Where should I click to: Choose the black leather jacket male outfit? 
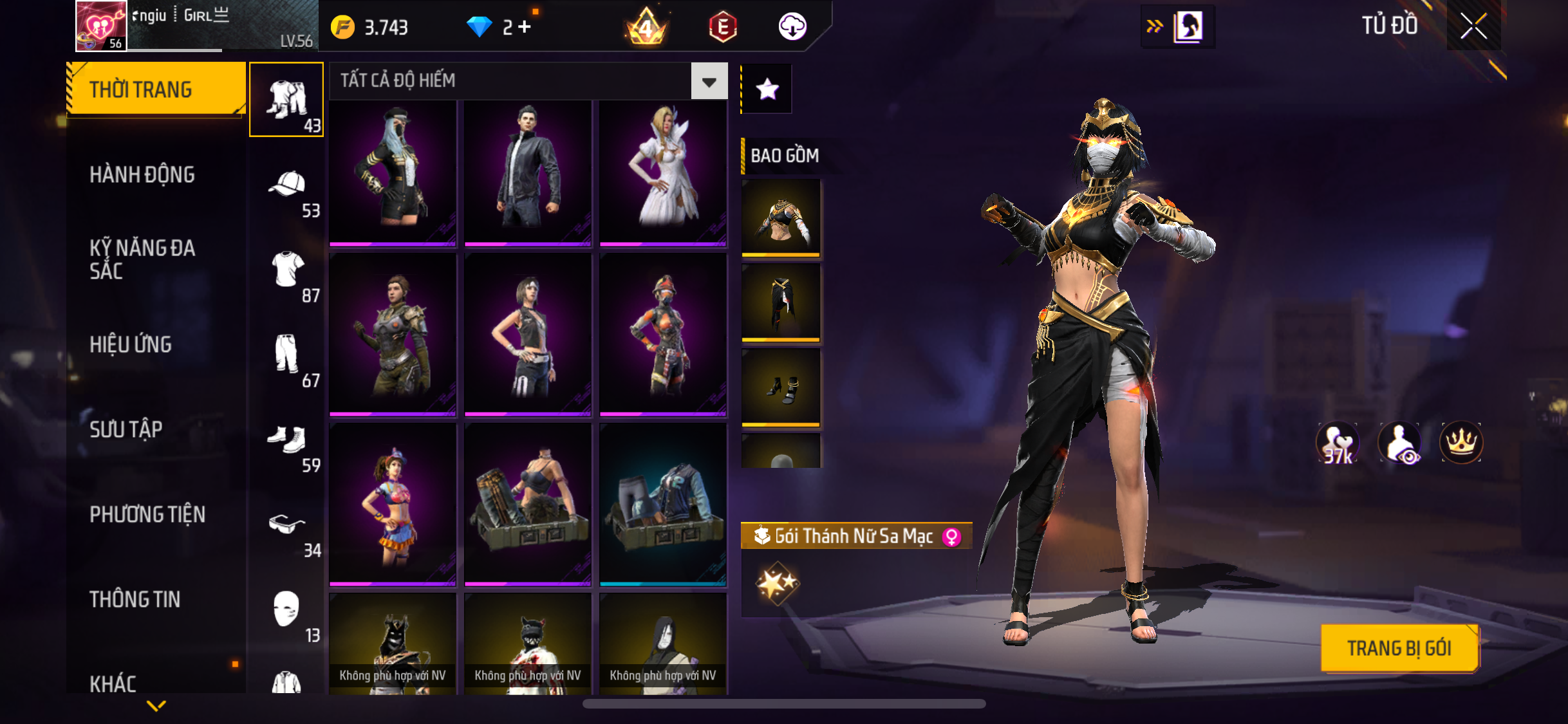528,171
